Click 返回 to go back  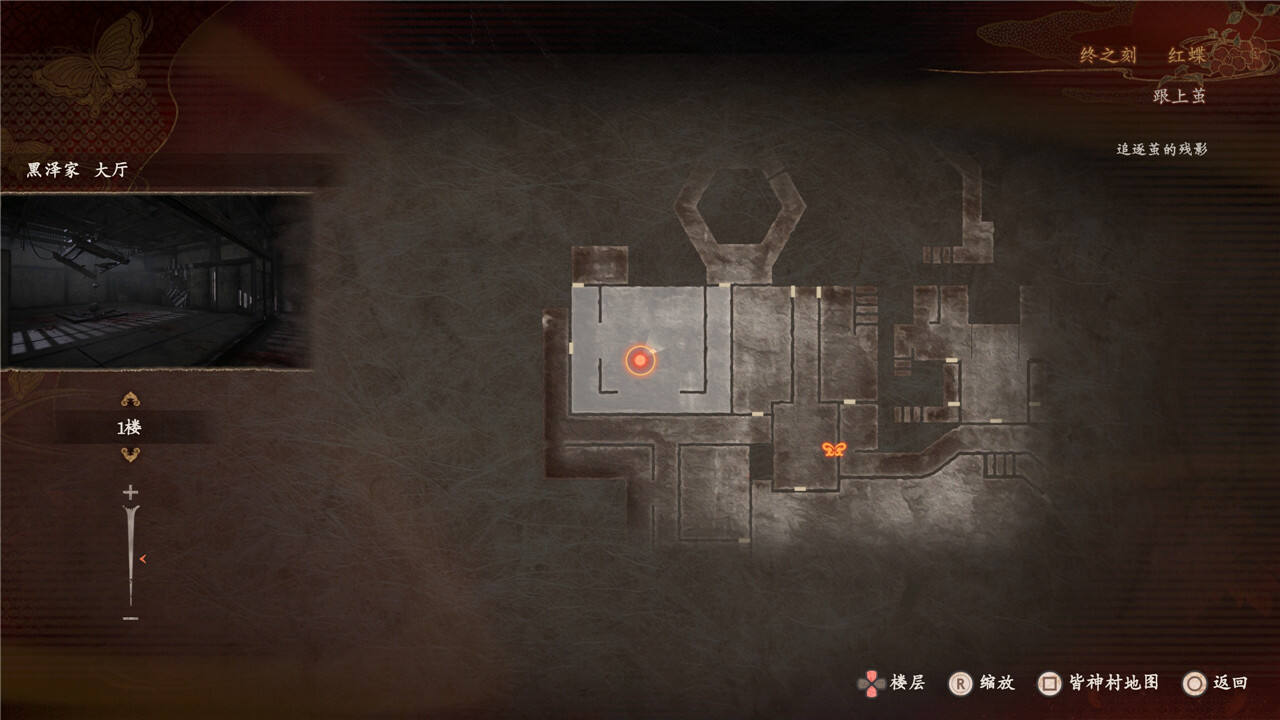pos(1215,683)
